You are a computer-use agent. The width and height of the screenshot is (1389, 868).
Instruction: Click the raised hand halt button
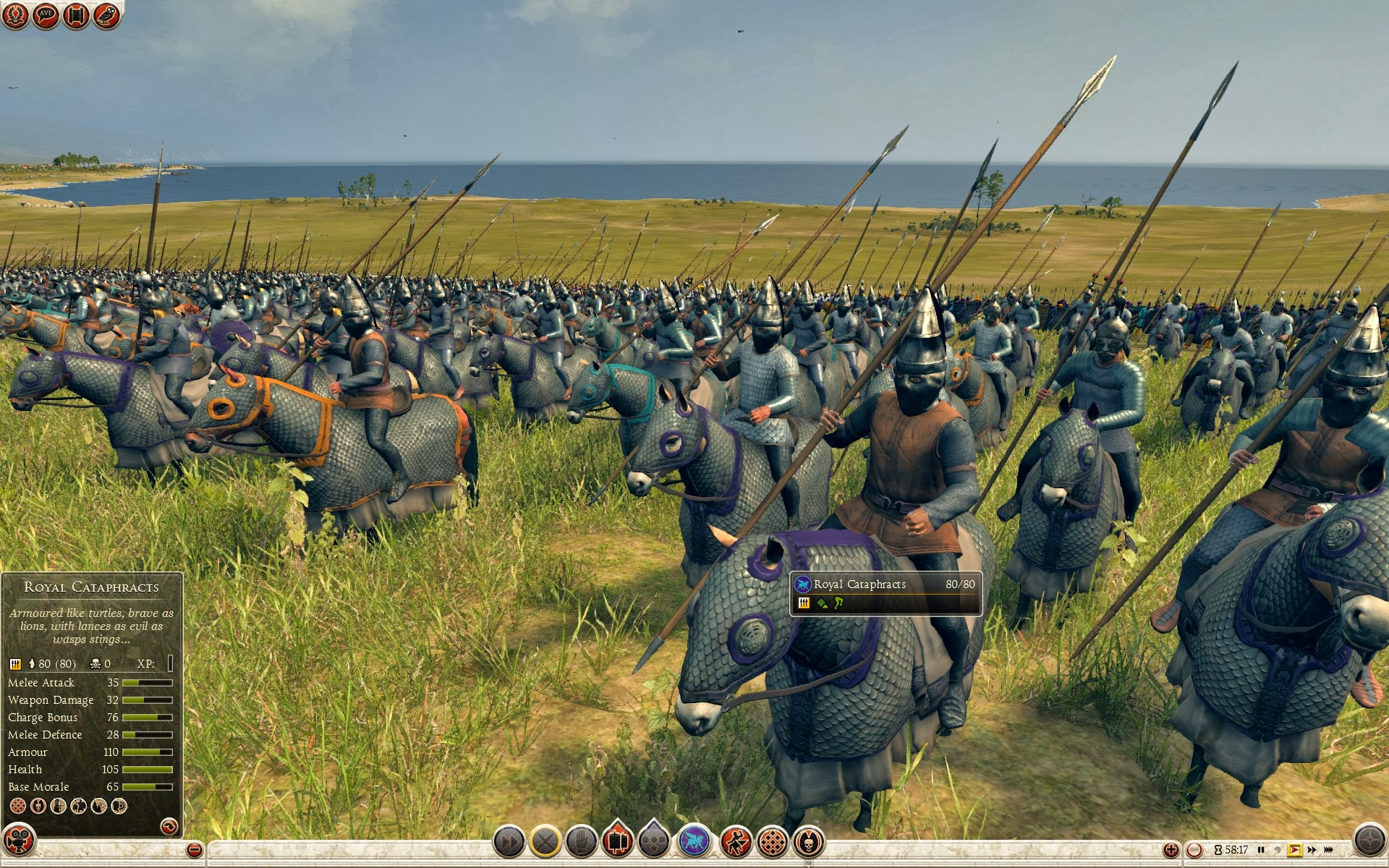pos(582,842)
